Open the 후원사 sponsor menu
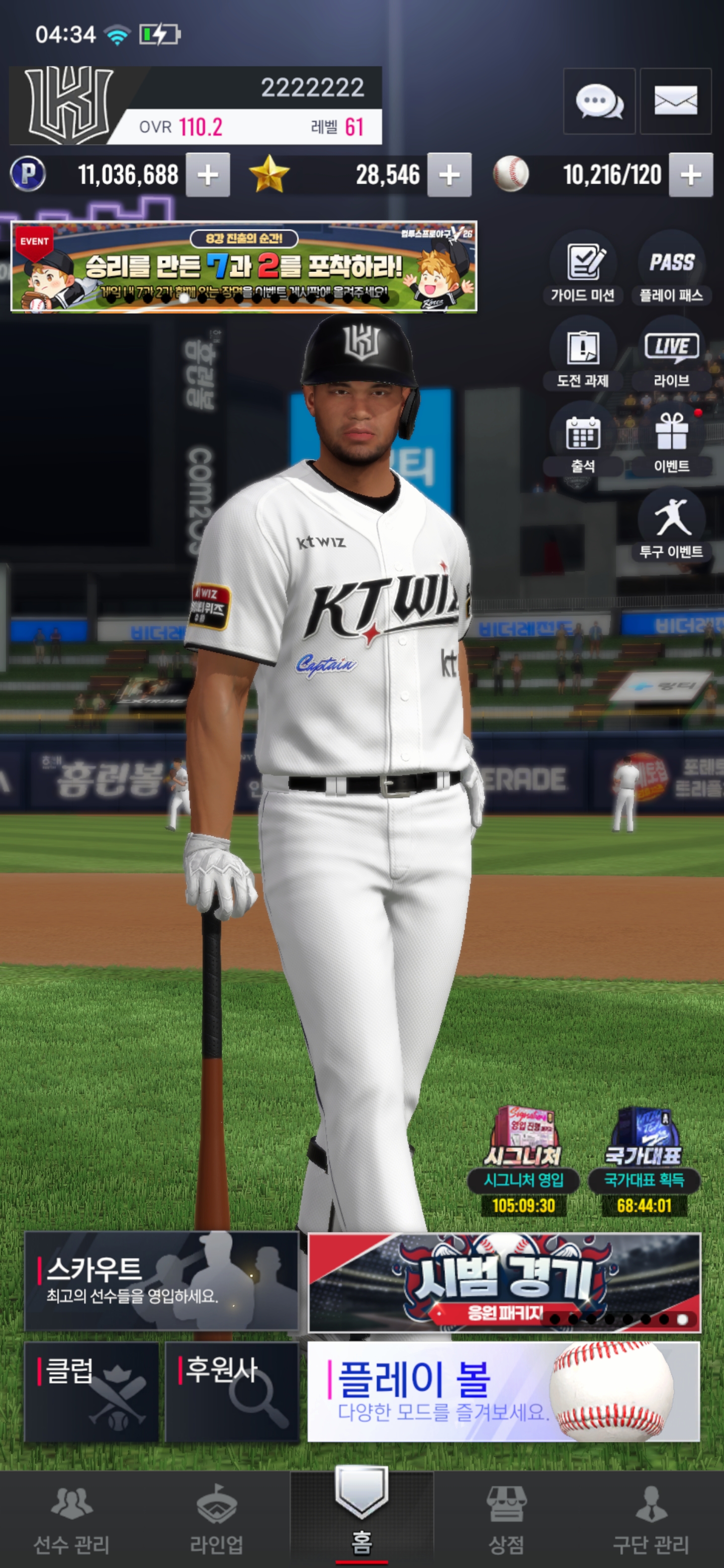The height and width of the screenshot is (1568, 724). pyautogui.click(x=232, y=1392)
